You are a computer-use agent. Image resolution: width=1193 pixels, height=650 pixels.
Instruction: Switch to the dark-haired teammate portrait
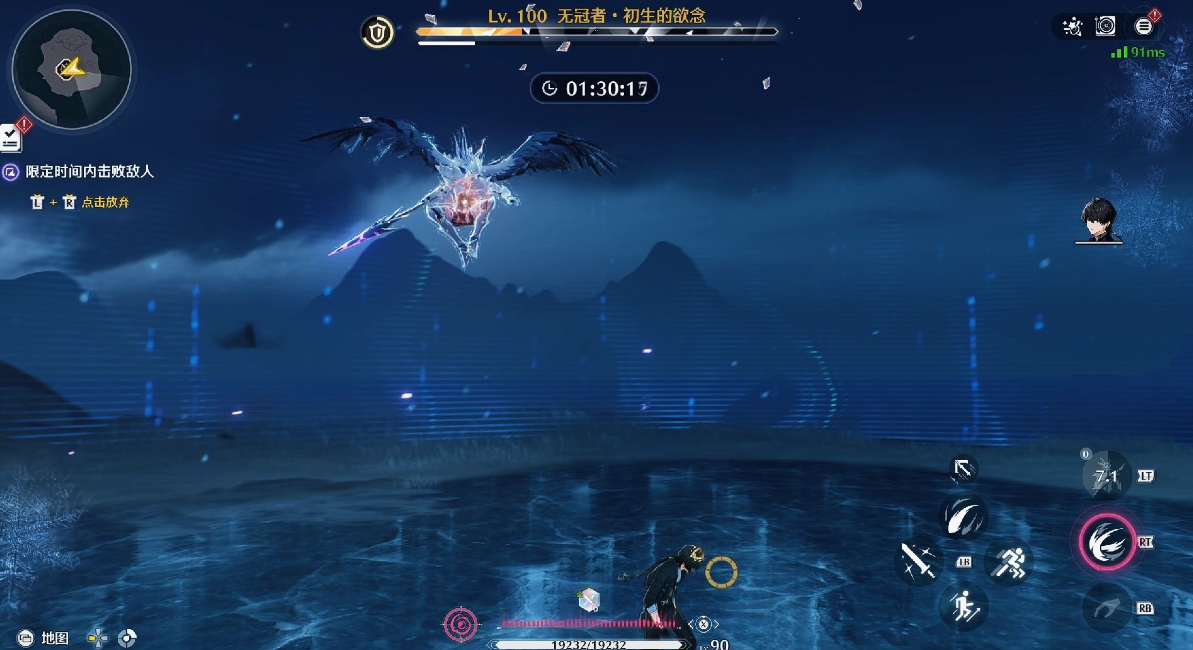pyautogui.click(x=1099, y=220)
